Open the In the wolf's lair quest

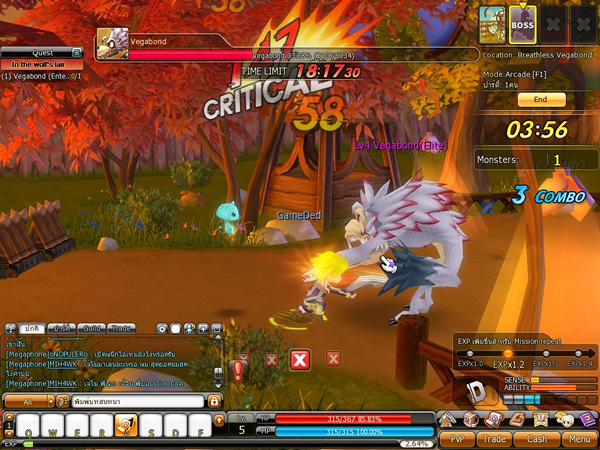click(x=40, y=64)
